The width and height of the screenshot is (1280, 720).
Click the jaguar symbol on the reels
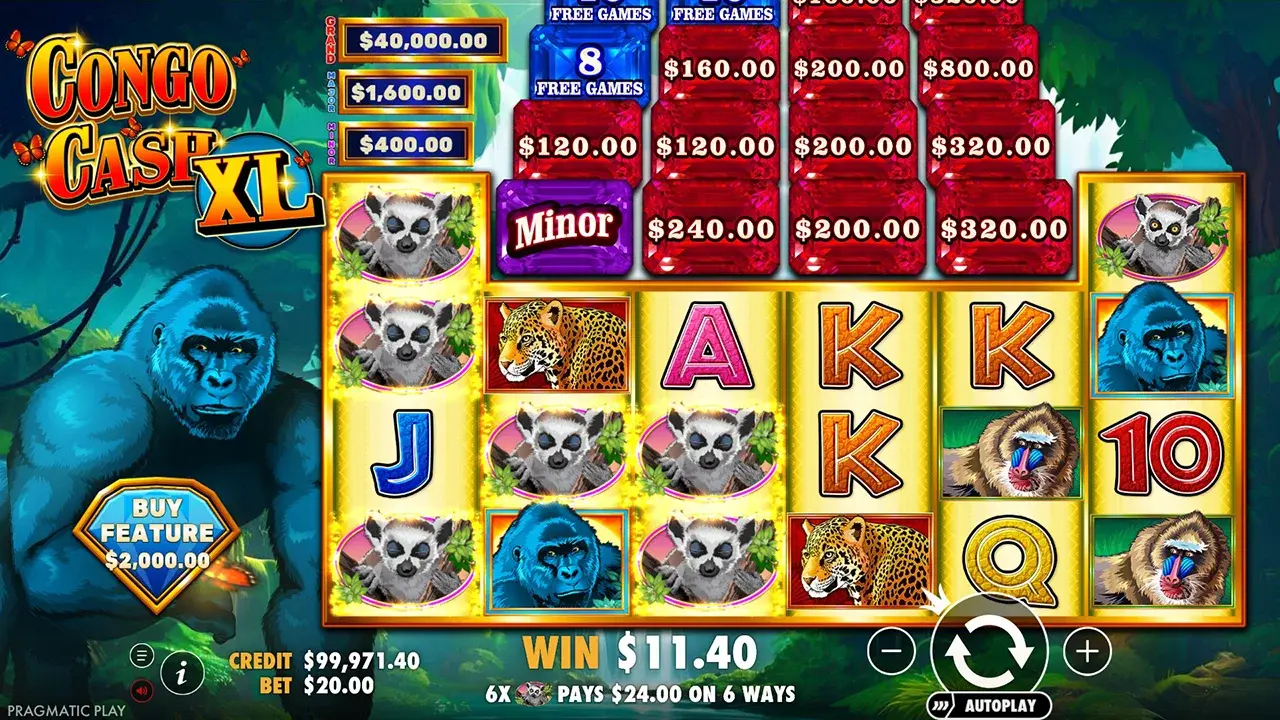point(556,342)
